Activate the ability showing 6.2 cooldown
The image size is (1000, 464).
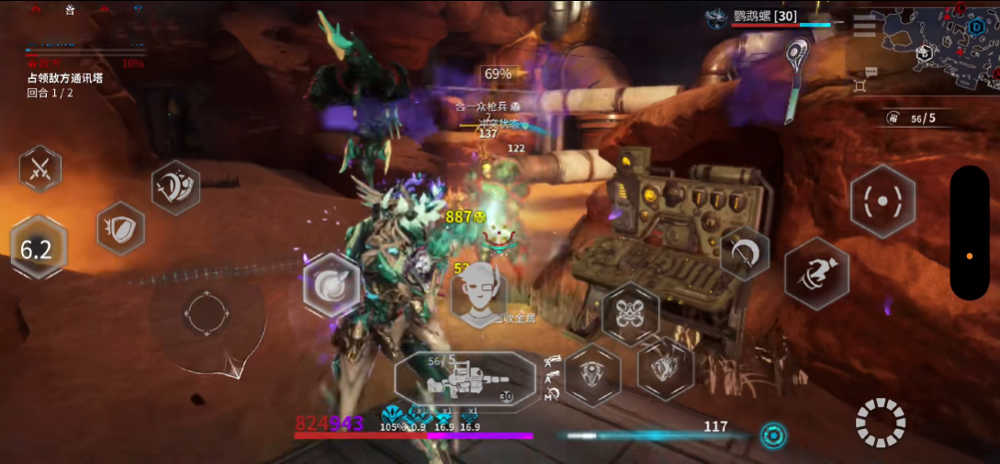[x=37, y=248]
